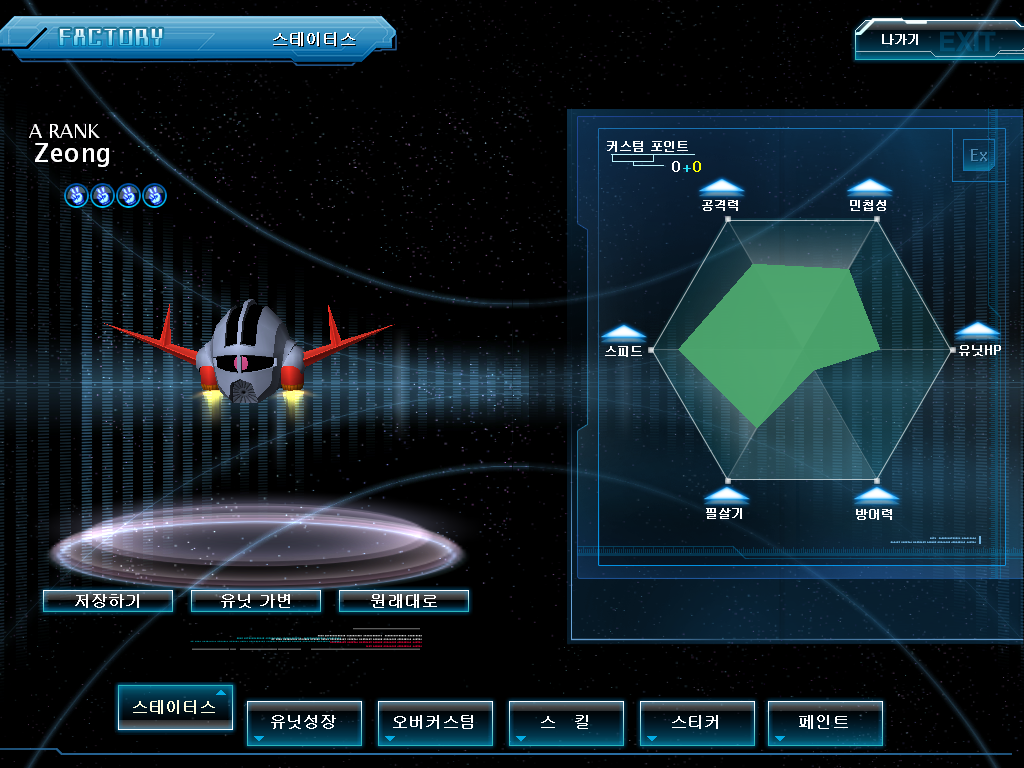Viewport: 1024px width, 768px height.
Task: Raise 공격력 with its up arrow
Action: pyautogui.click(x=722, y=187)
